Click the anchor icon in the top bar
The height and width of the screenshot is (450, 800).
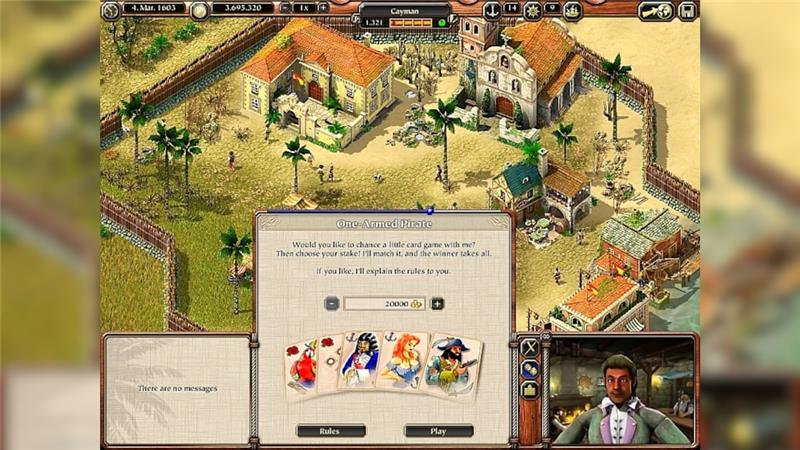click(491, 10)
